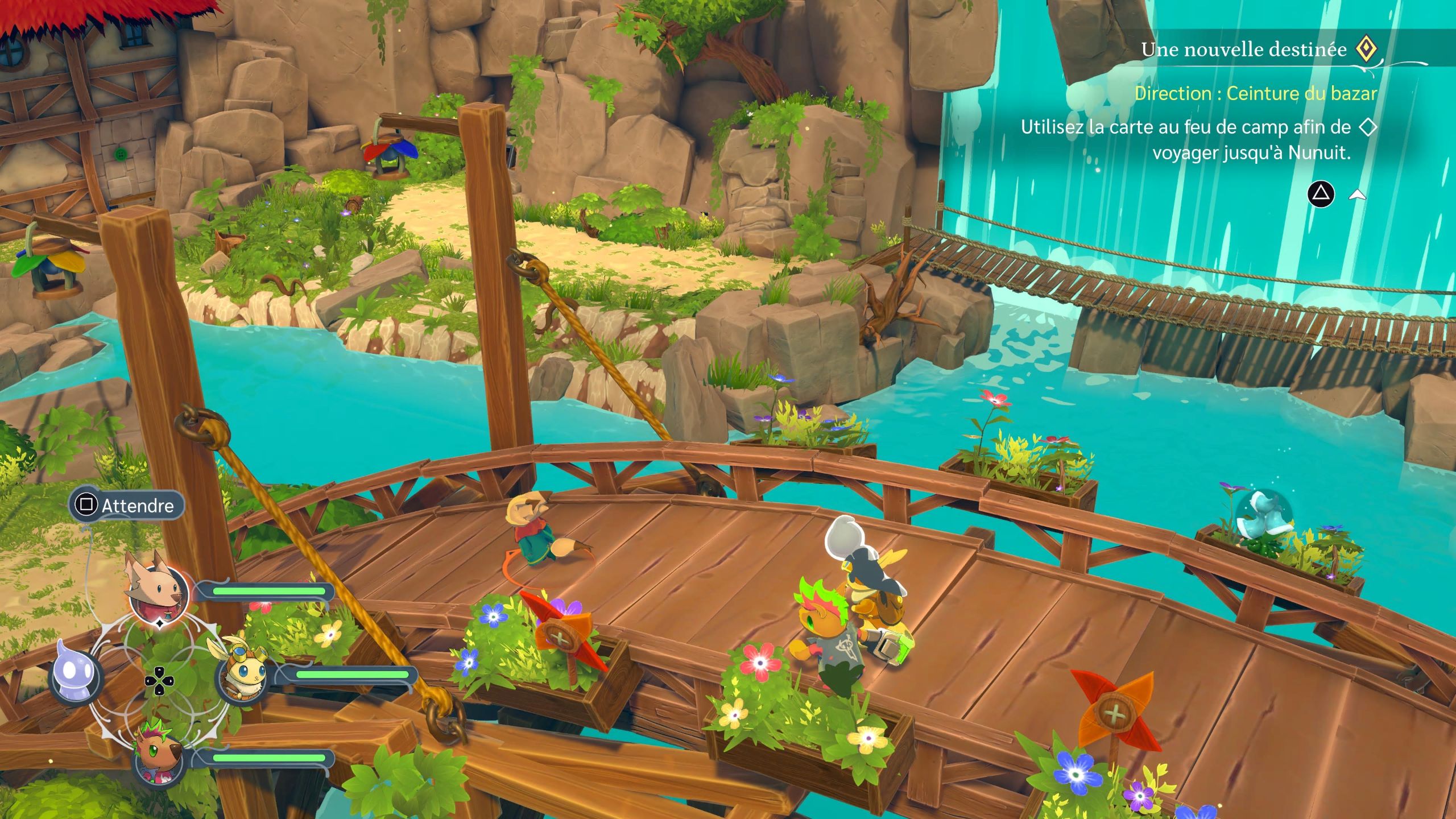Click the quest objective text about Nunuit
Image resolution: width=1456 pixels, height=819 pixels.
[x=1186, y=140]
